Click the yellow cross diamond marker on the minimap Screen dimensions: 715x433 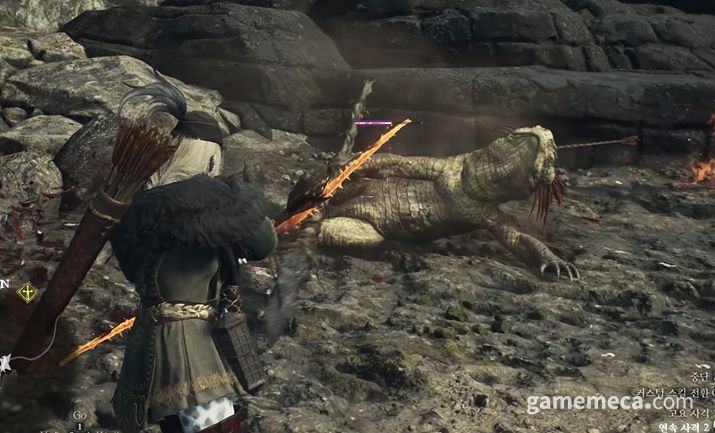coord(28,292)
